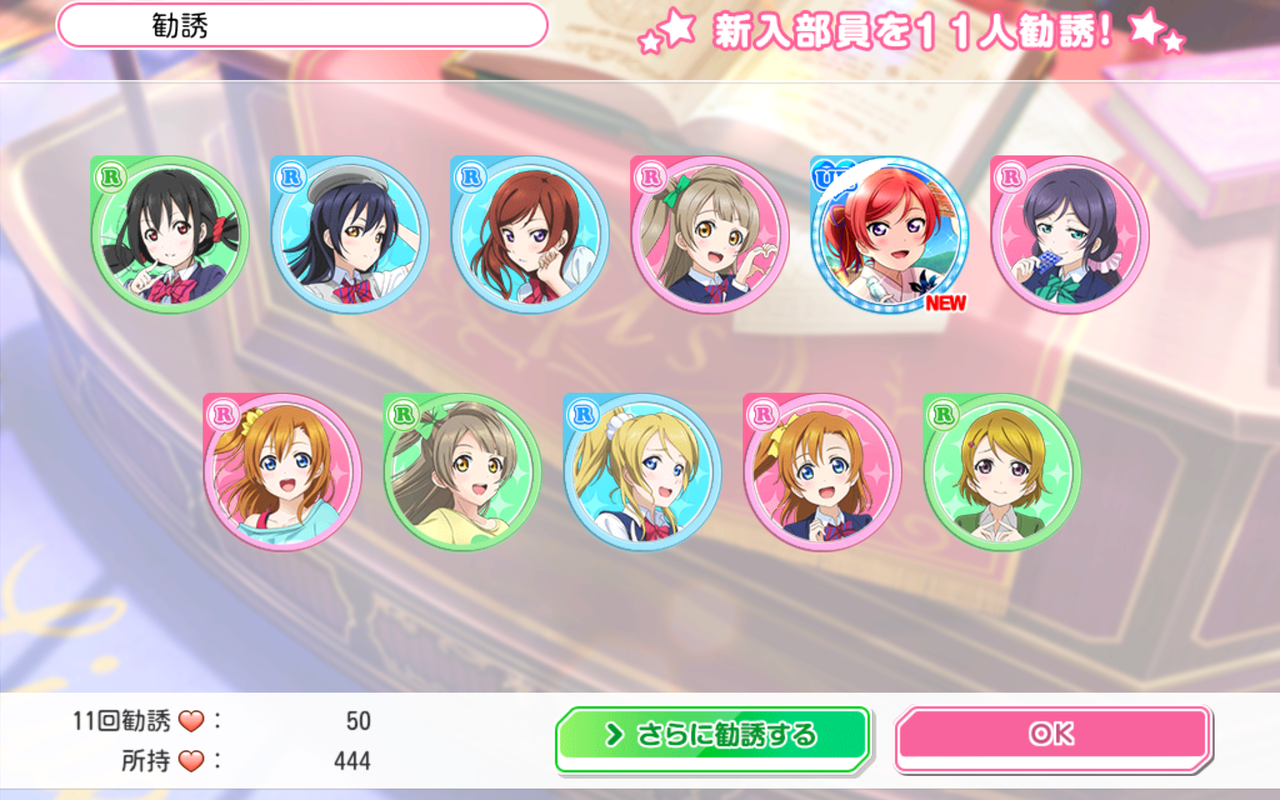Confirm results with the OK button

click(1051, 733)
